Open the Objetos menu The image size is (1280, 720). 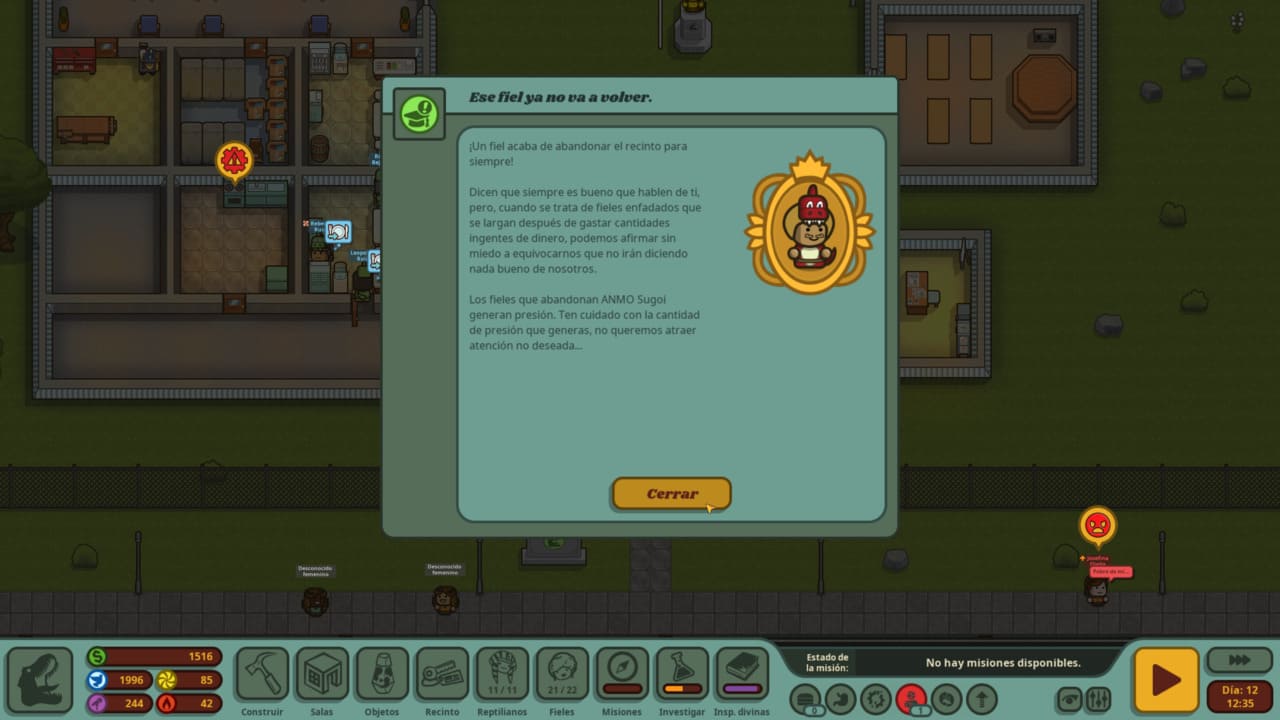[x=382, y=674]
